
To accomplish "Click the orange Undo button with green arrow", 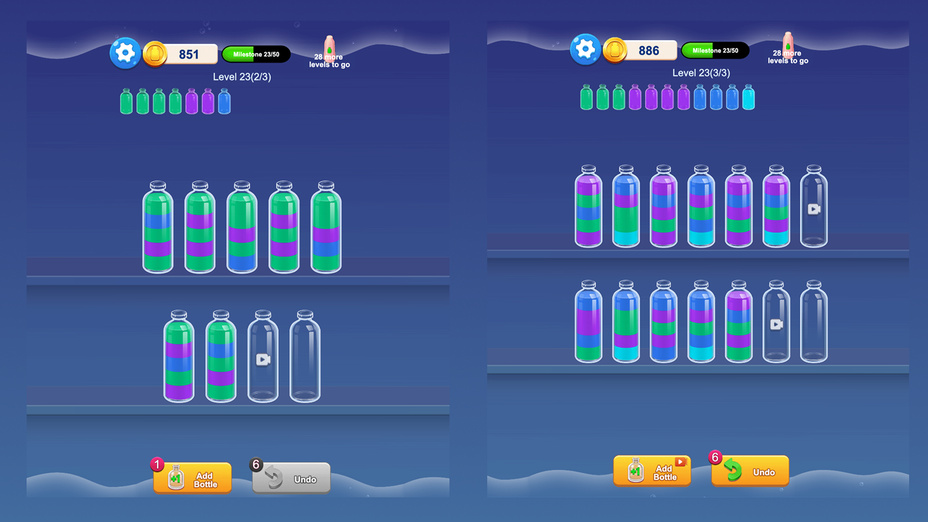I will 750,471.
